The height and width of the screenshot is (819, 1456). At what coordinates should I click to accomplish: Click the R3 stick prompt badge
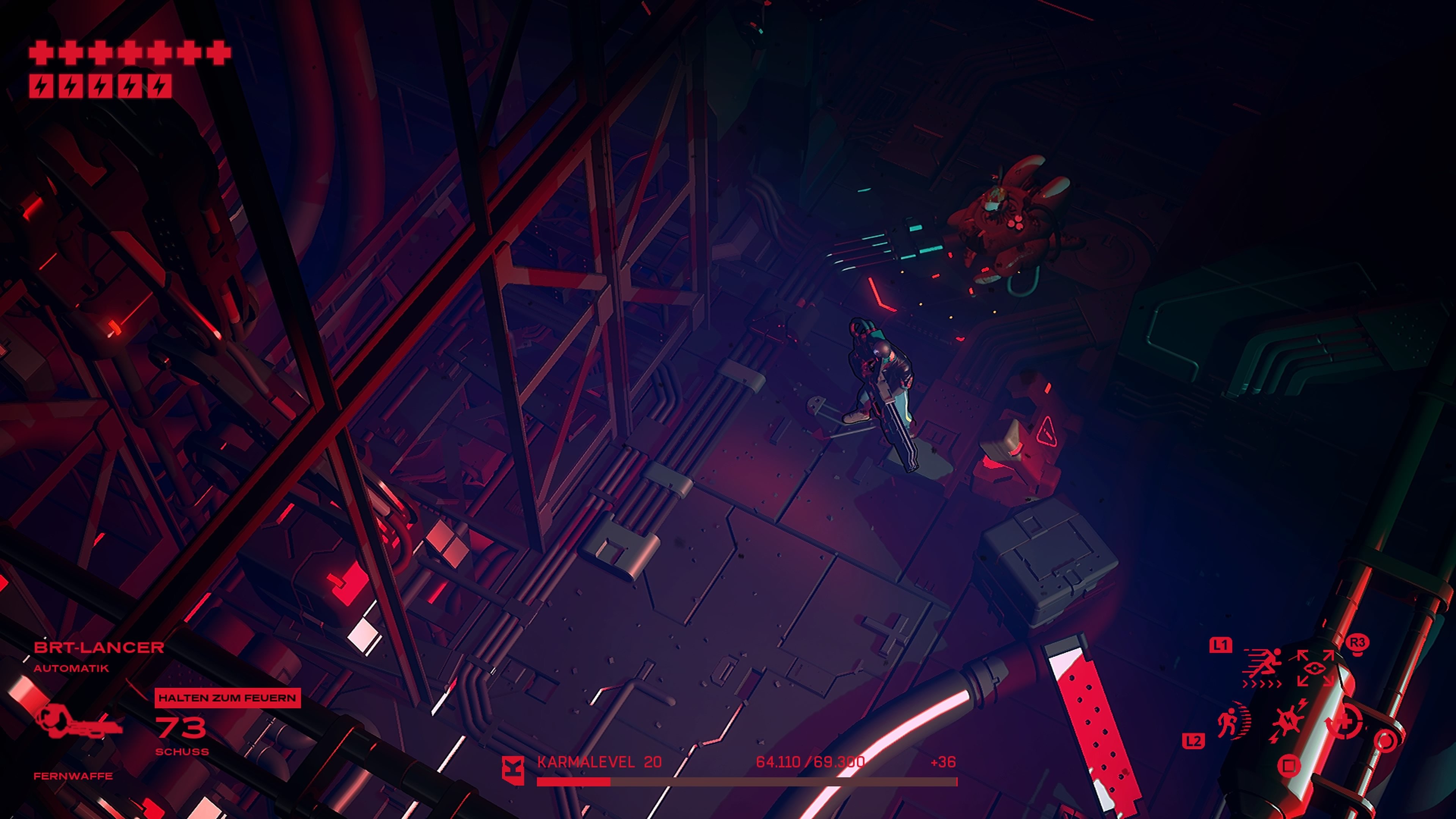pos(1357,644)
